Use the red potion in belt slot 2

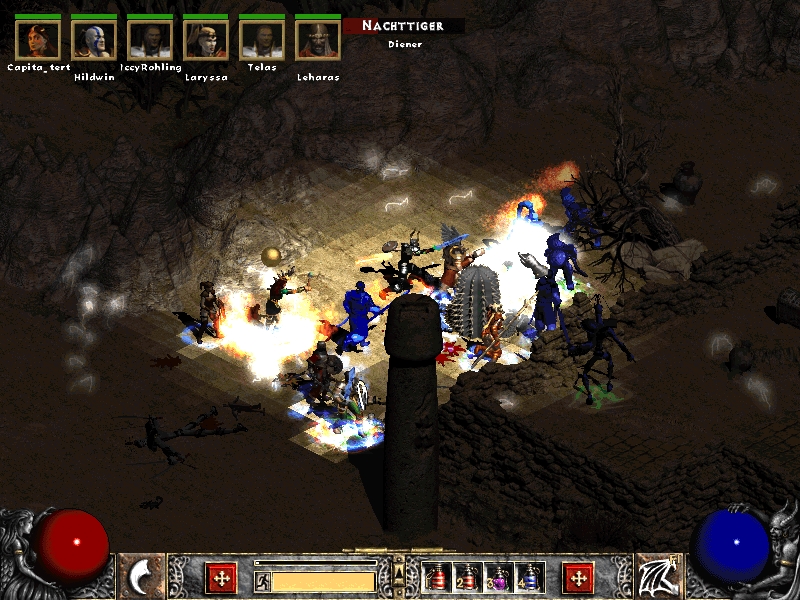tap(467, 577)
